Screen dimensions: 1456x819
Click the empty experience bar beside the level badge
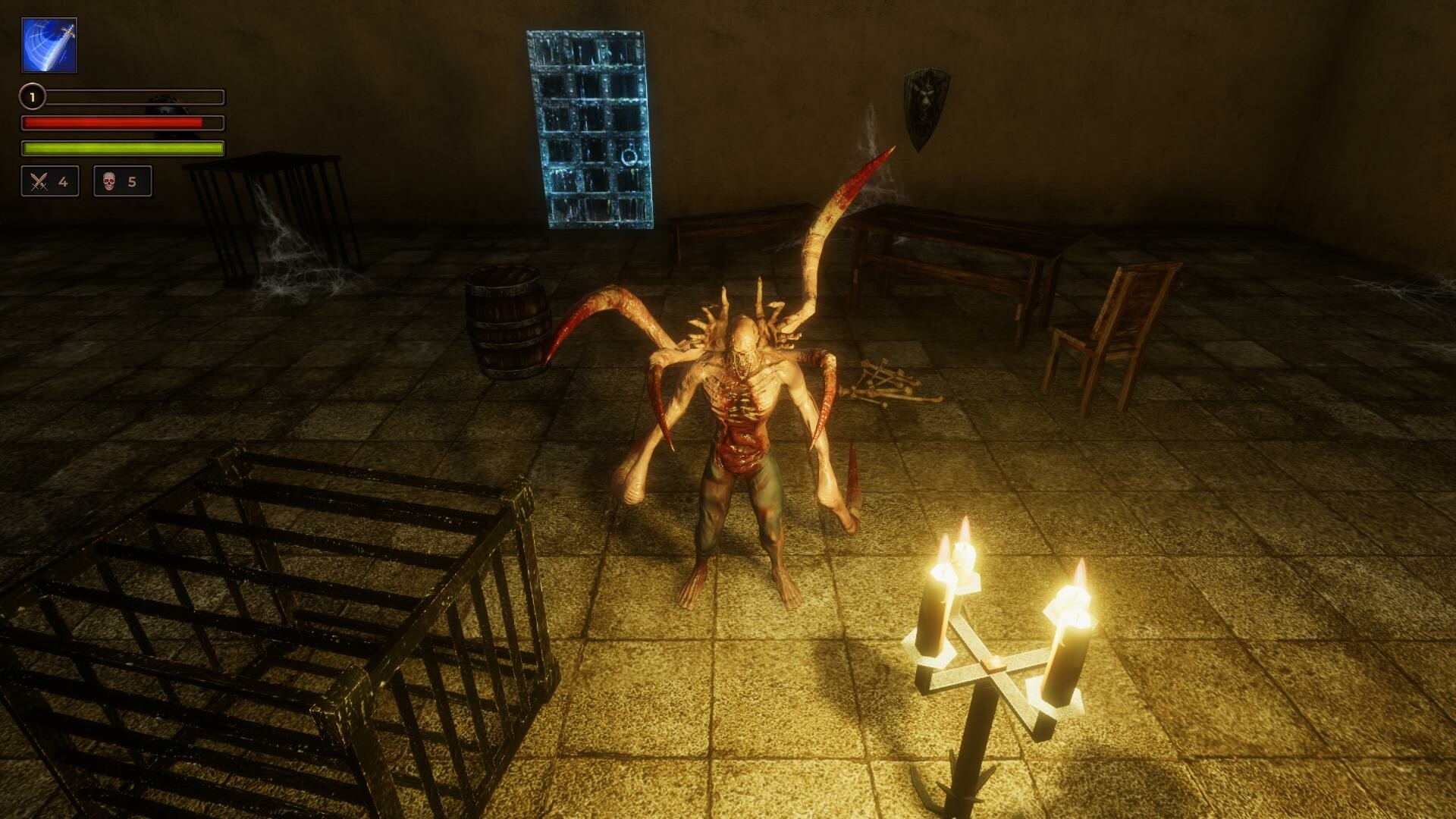(x=133, y=97)
